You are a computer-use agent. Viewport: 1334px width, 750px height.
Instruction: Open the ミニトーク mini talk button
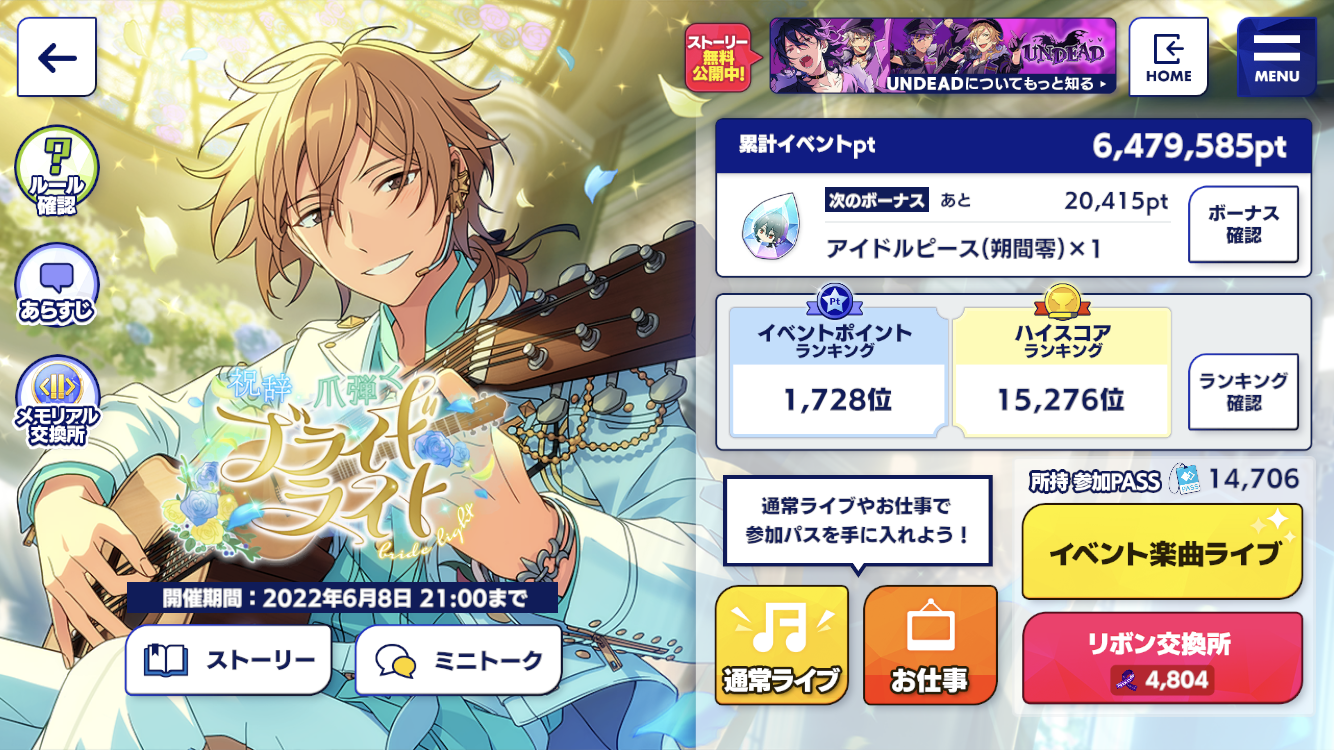(458, 660)
